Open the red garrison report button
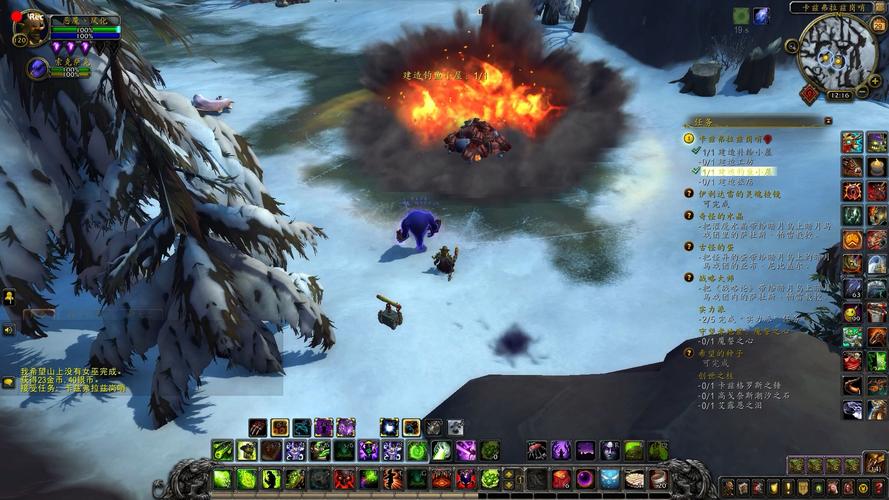The height and width of the screenshot is (500, 889). coord(808,93)
